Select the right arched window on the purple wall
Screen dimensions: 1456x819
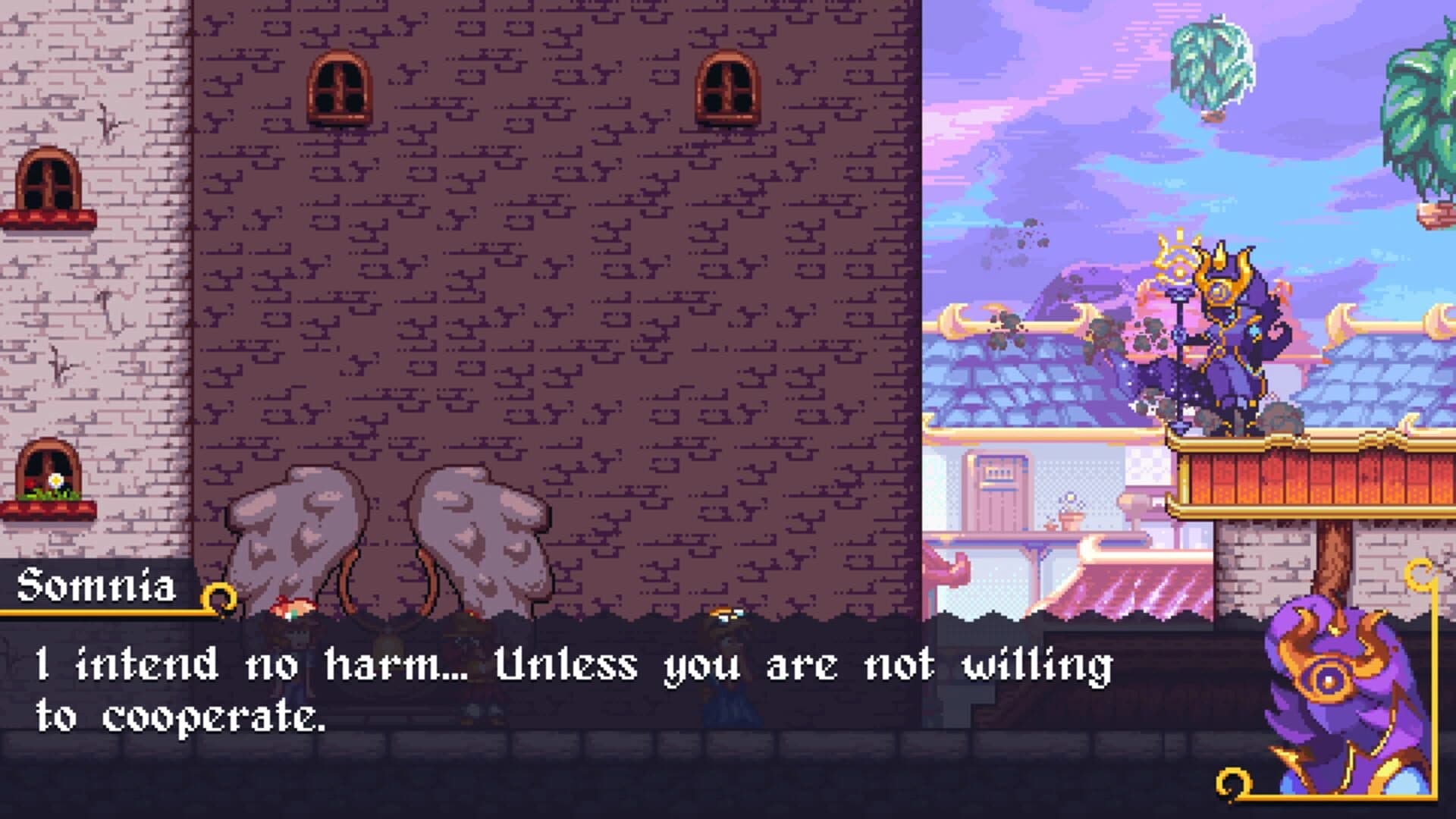[726, 87]
